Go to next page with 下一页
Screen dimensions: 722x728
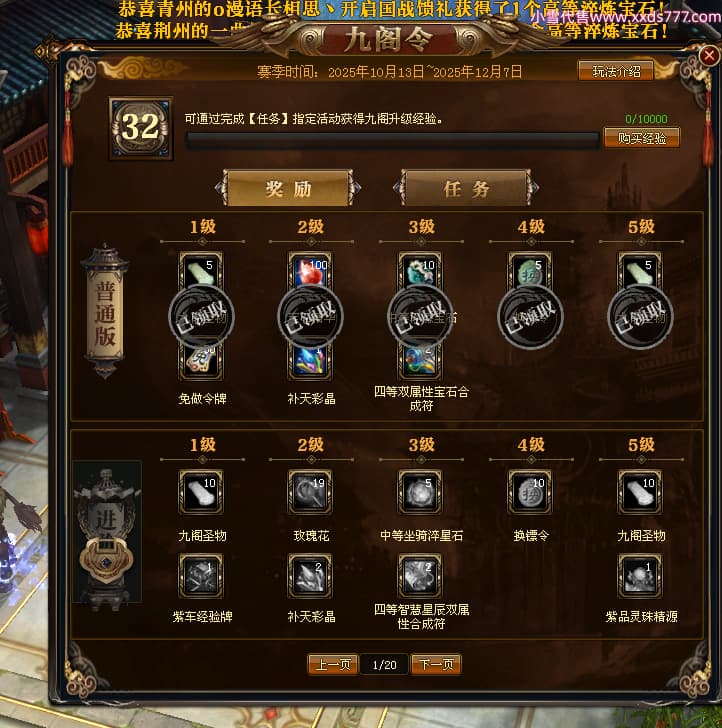[x=435, y=664]
